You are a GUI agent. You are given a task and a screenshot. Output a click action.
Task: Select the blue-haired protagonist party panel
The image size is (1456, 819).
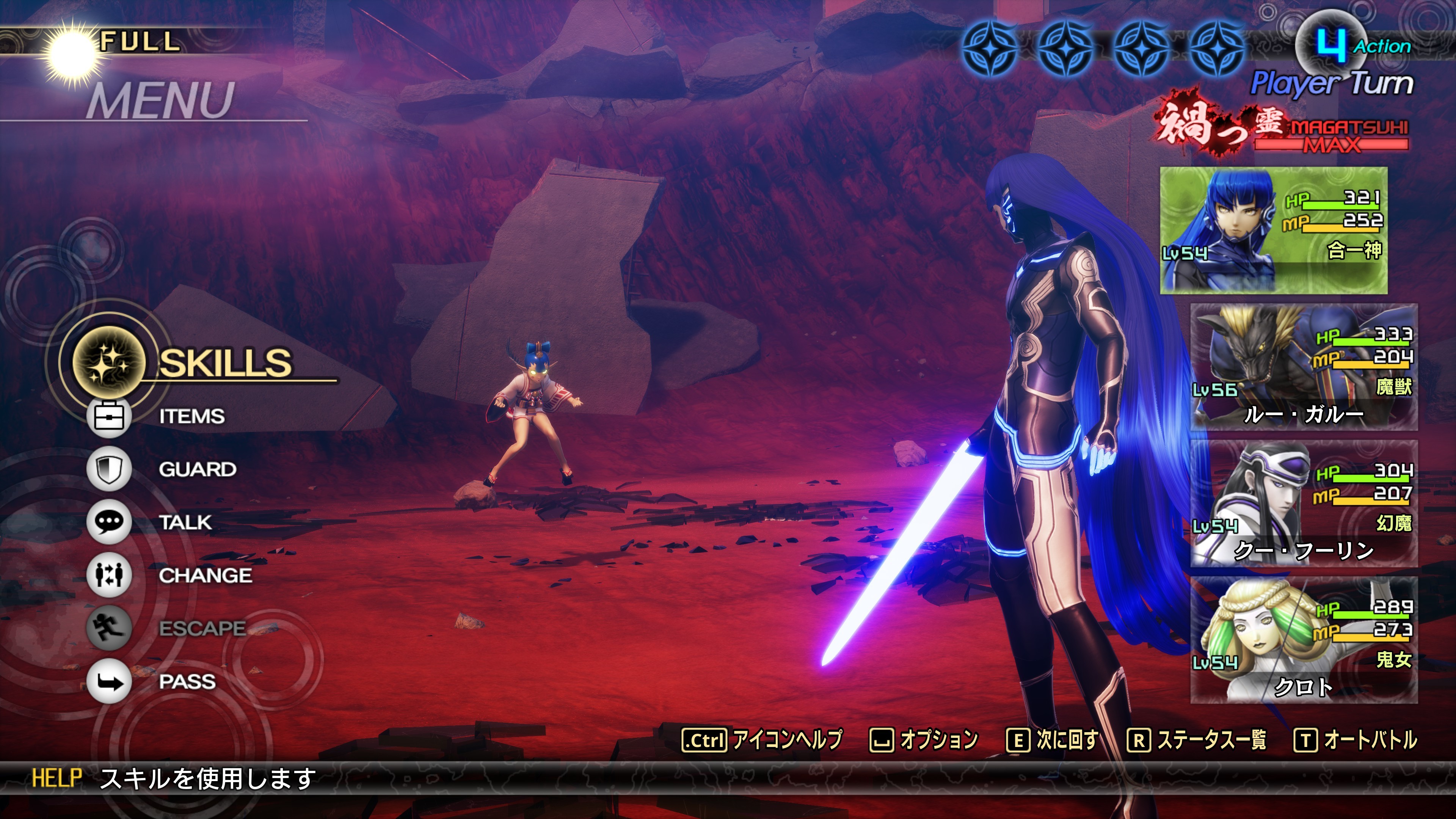[1274, 230]
